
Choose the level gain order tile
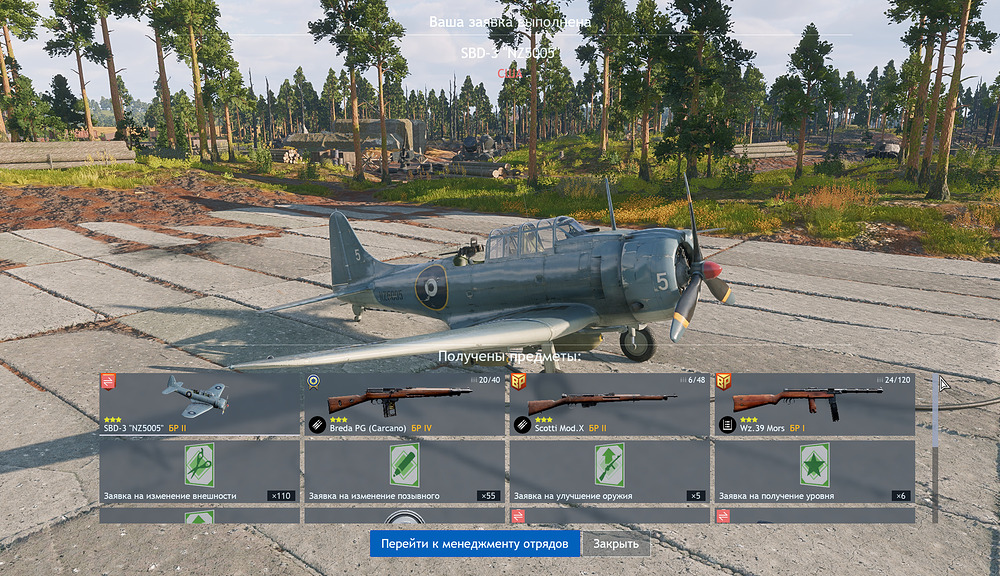pos(814,471)
